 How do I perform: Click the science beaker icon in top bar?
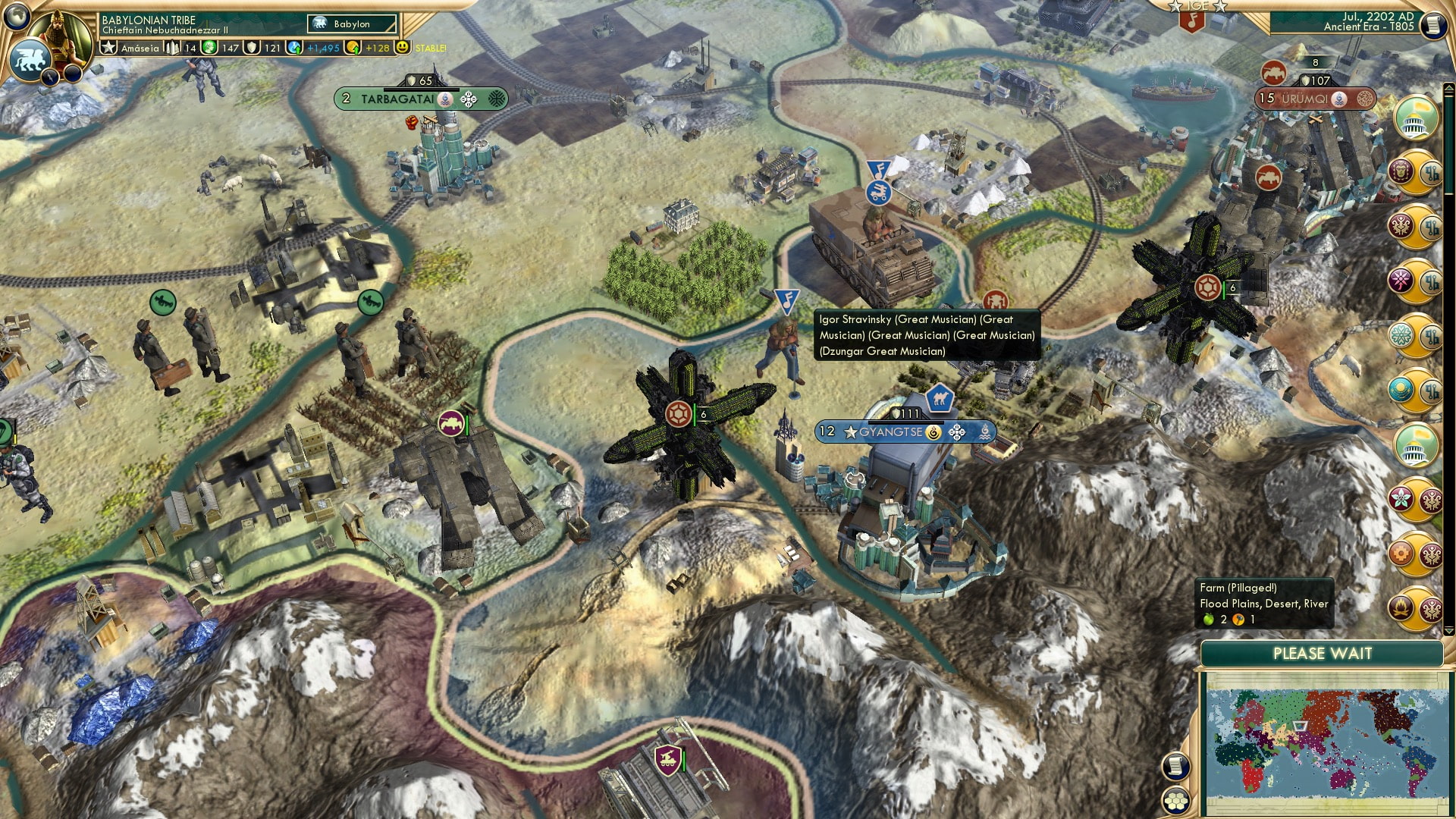tap(293, 46)
